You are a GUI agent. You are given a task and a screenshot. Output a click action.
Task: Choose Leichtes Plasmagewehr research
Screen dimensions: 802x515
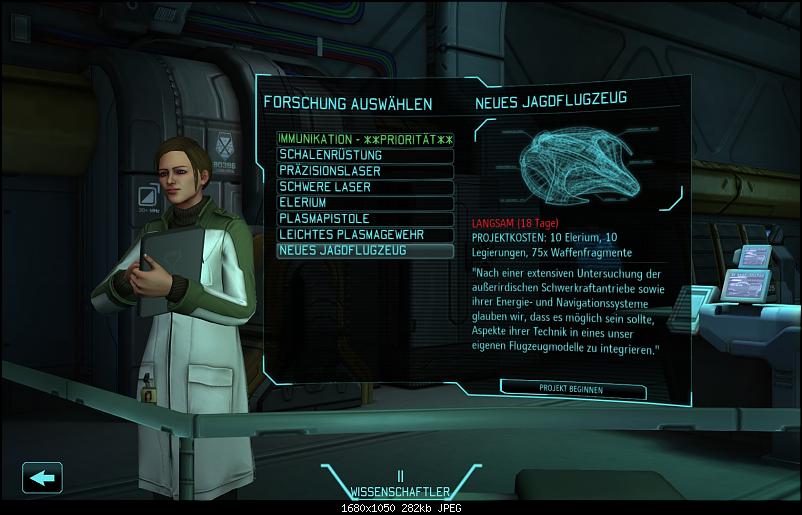click(365, 234)
